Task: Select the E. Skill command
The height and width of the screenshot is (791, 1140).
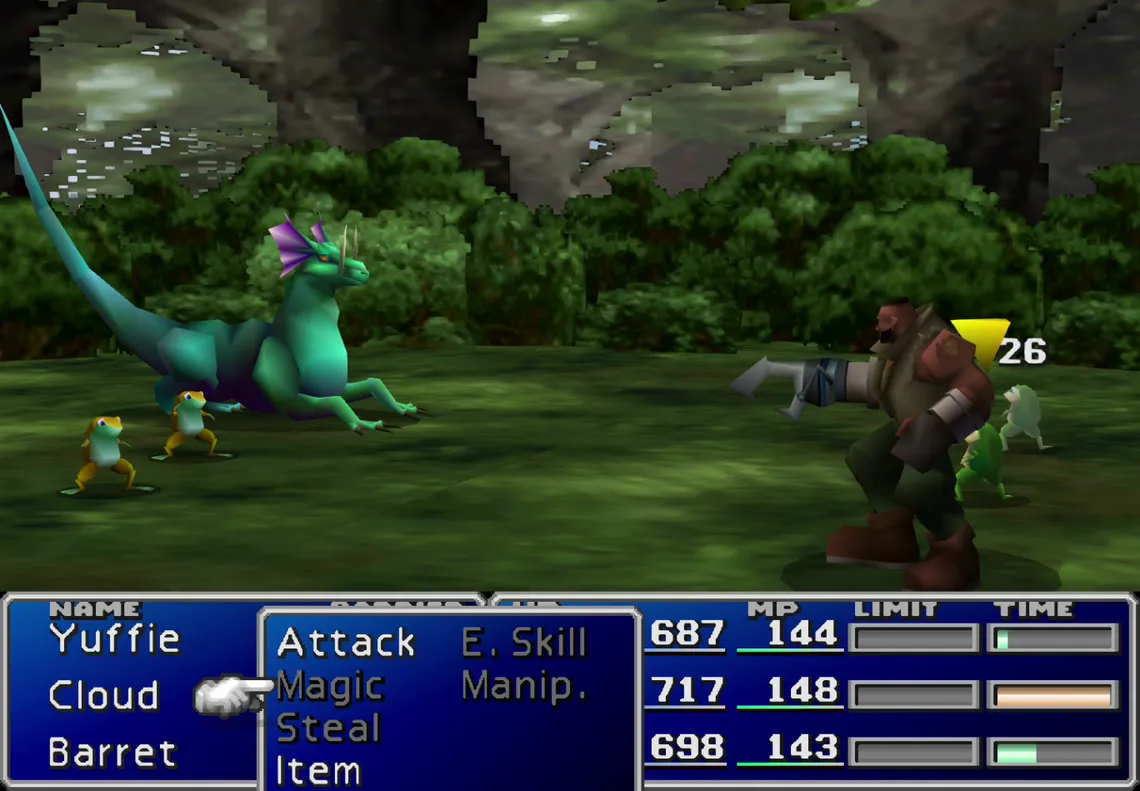Action: (x=524, y=643)
